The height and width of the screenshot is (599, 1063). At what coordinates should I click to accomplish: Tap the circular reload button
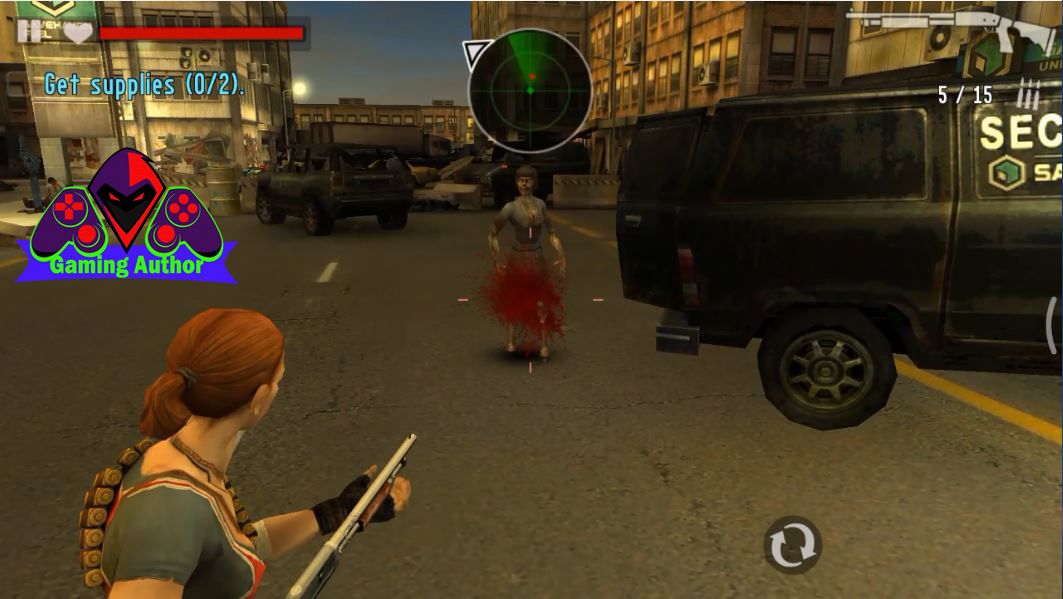(792, 544)
